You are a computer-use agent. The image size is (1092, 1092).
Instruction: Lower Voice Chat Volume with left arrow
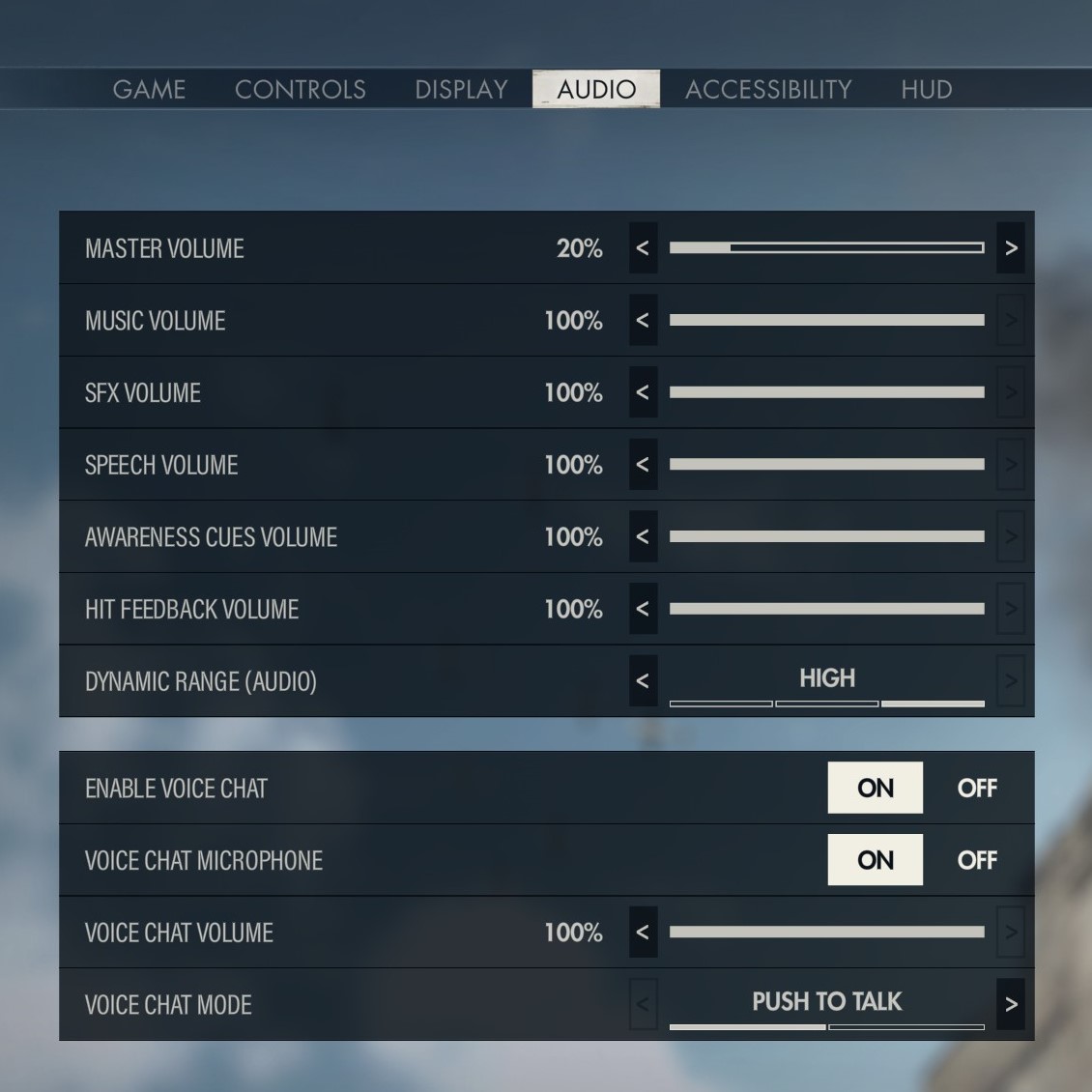click(x=643, y=933)
